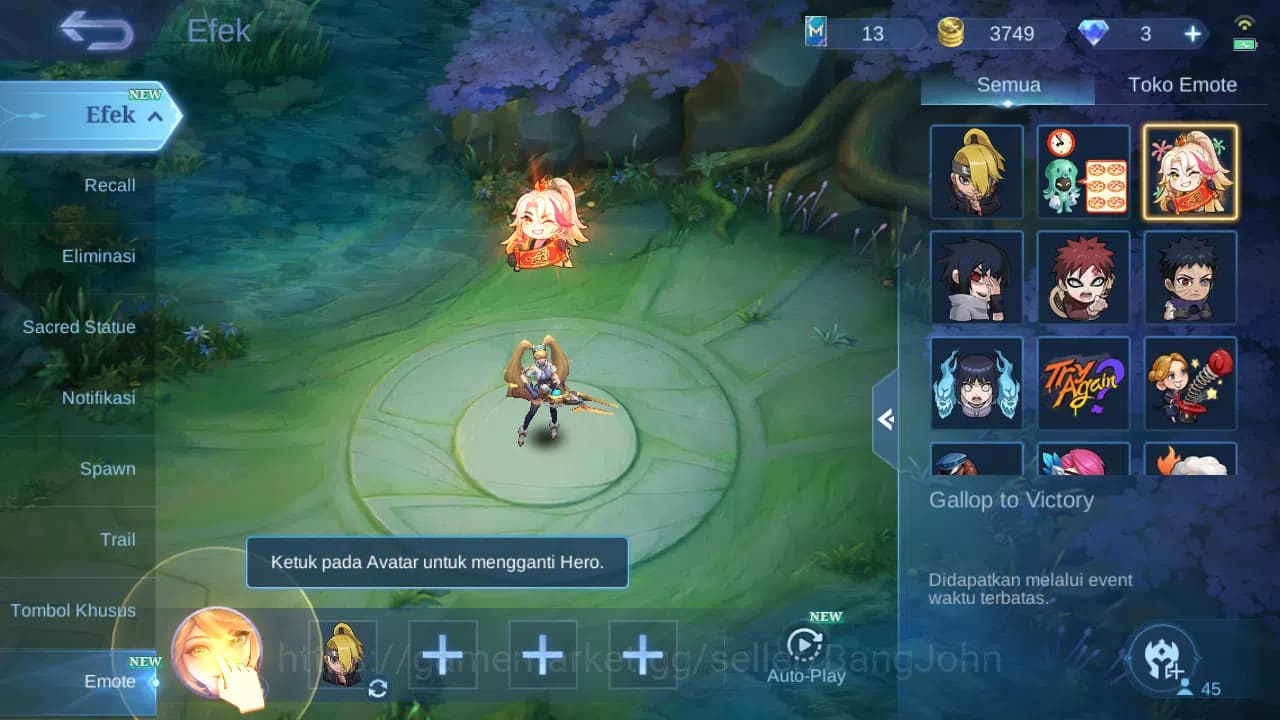Toggle Auto-Play mode

point(805,648)
